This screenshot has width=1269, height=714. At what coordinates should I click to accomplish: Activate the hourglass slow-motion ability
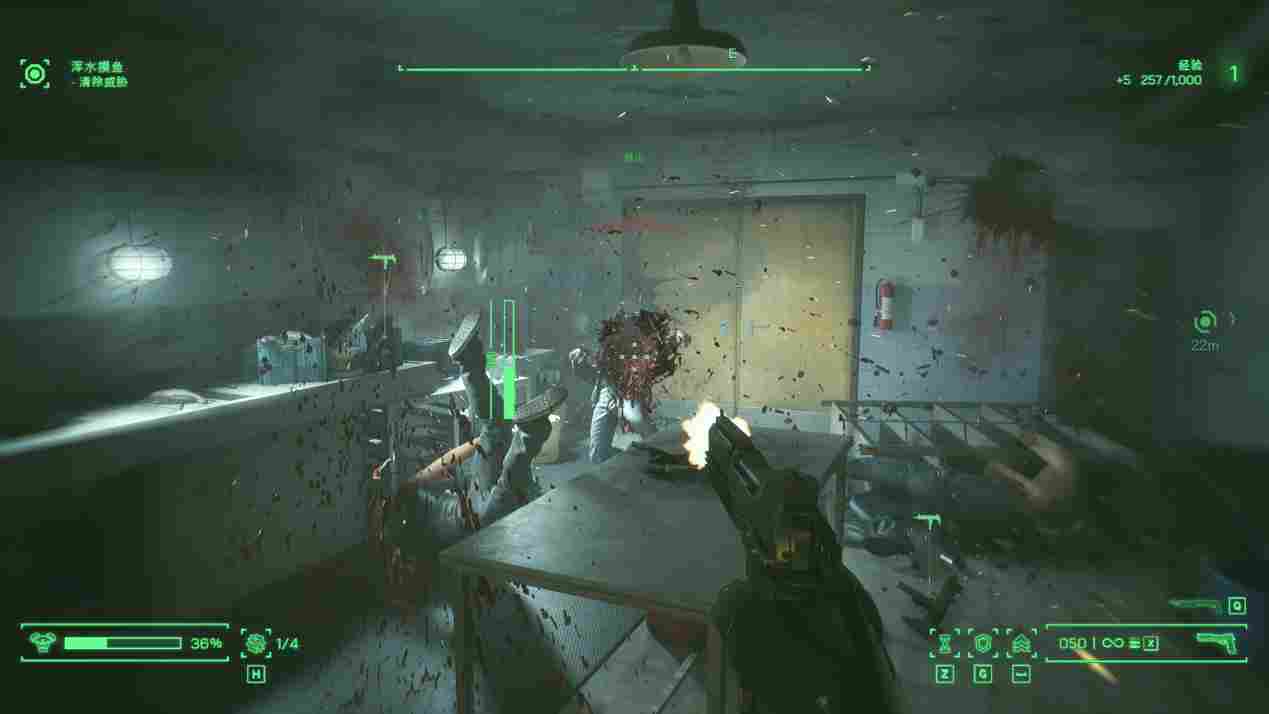(944, 643)
